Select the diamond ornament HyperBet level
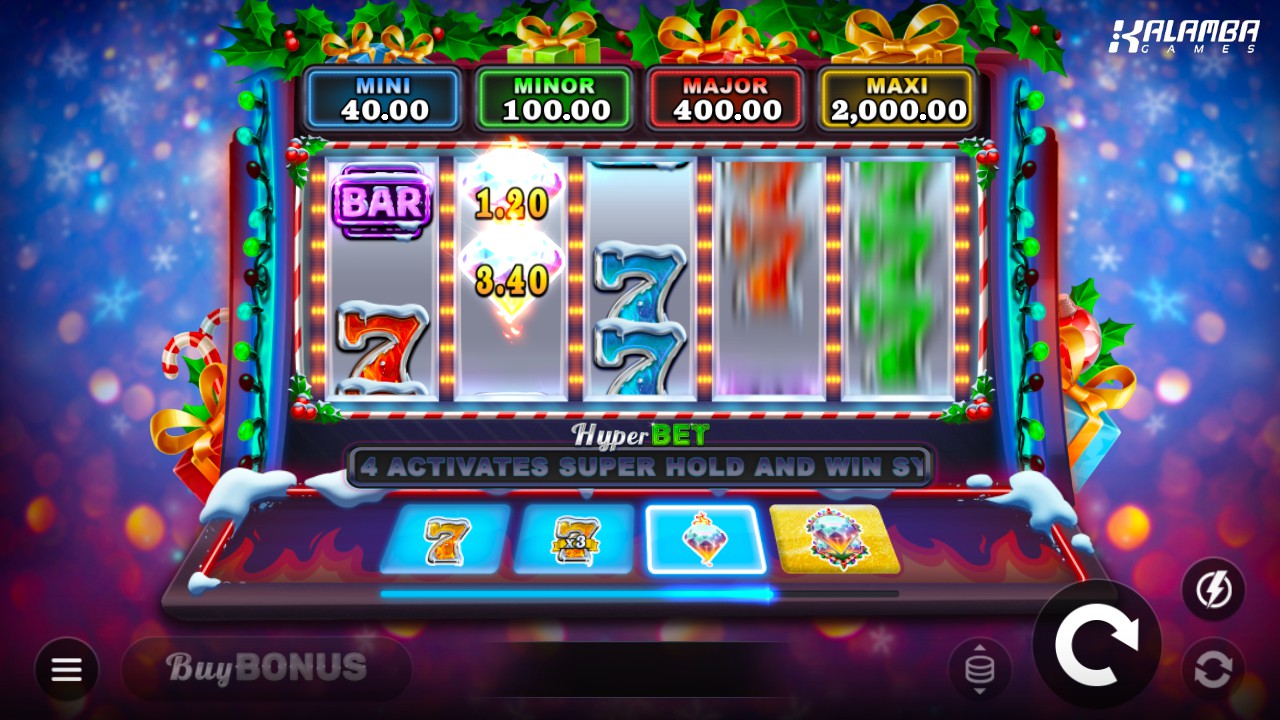The width and height of the screenshot is (1280, 720). tap(705, 540)
